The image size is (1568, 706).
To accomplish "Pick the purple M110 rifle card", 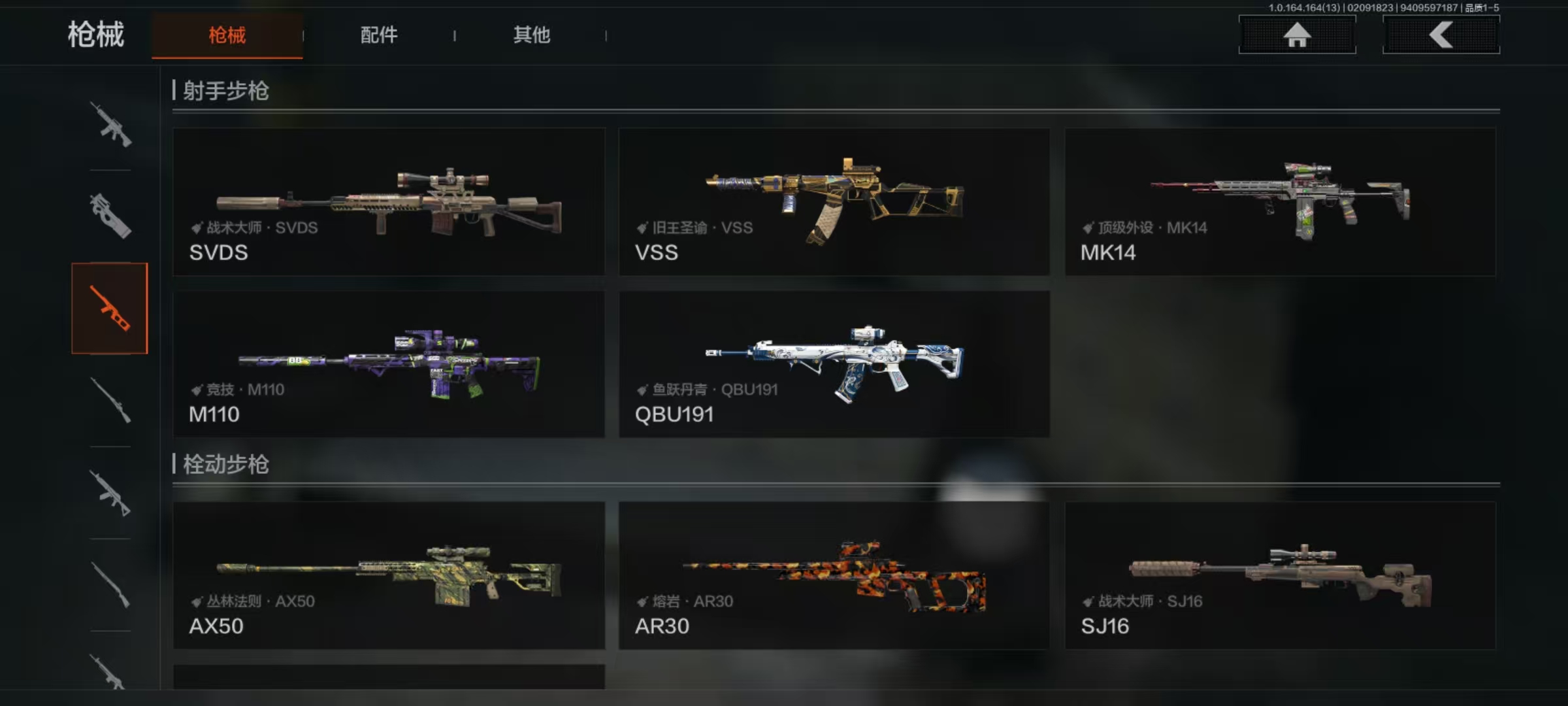I will pyautogui.click(x=389, y=364).
